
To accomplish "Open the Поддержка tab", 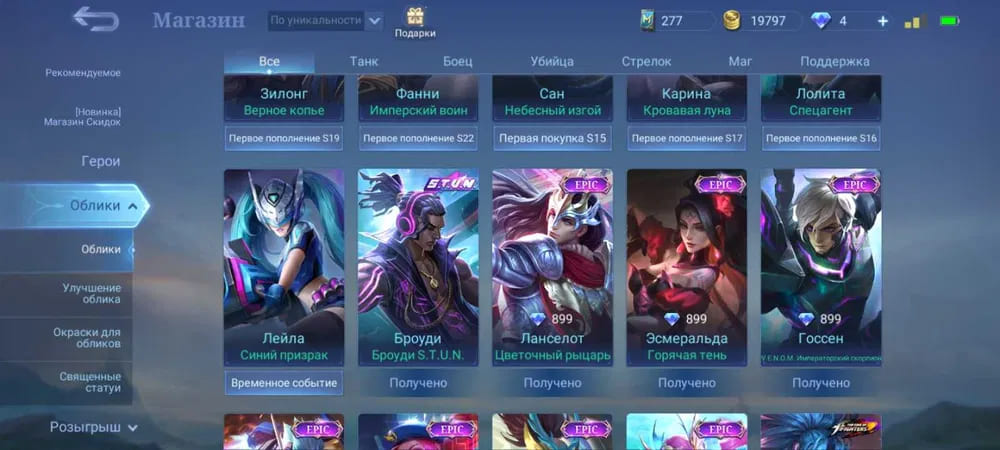I will 835,61.
